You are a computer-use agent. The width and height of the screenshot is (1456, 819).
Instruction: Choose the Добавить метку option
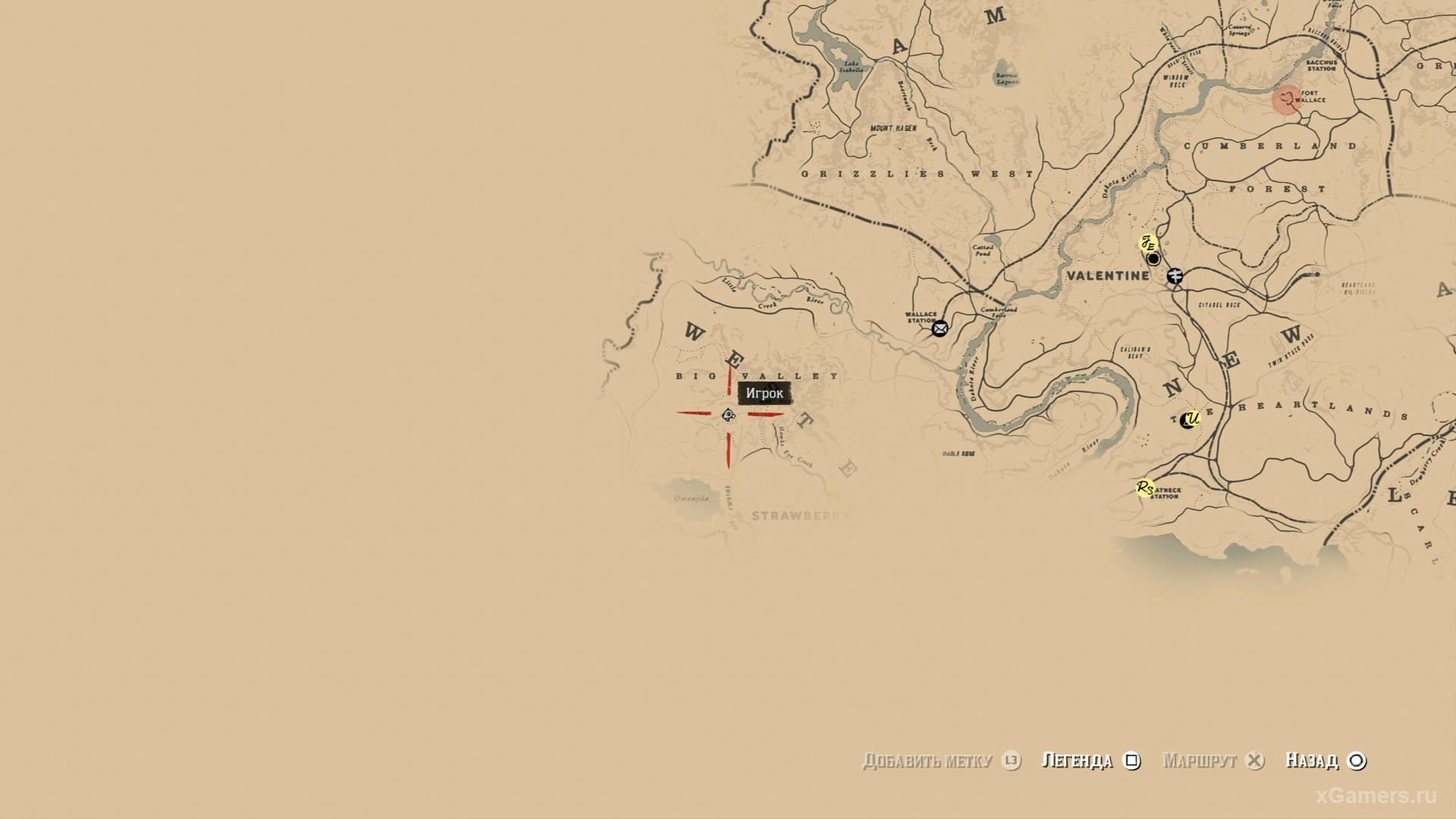pos(940,761)
